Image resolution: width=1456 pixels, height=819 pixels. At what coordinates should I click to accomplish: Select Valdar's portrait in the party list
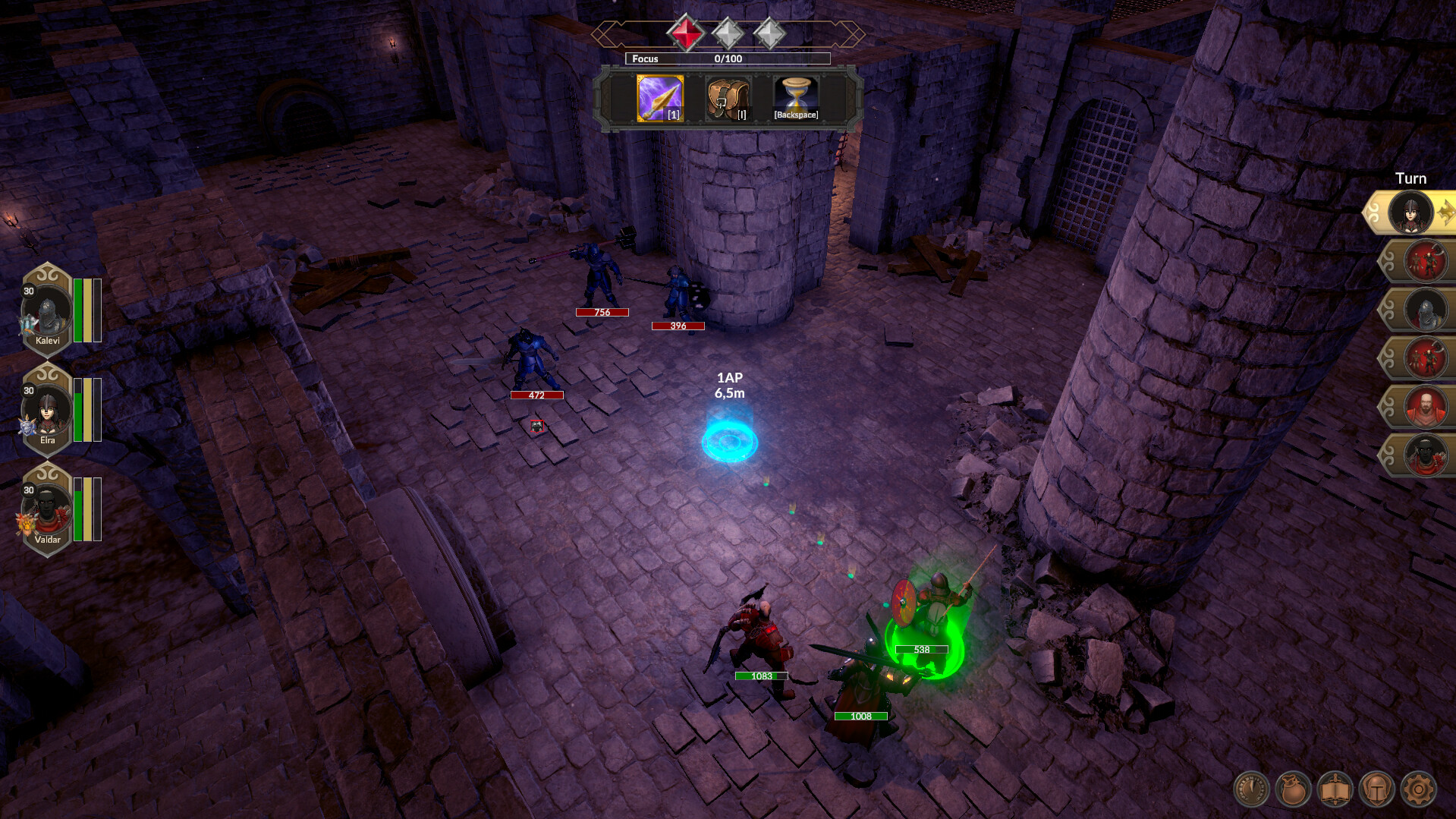click(47, 510)
